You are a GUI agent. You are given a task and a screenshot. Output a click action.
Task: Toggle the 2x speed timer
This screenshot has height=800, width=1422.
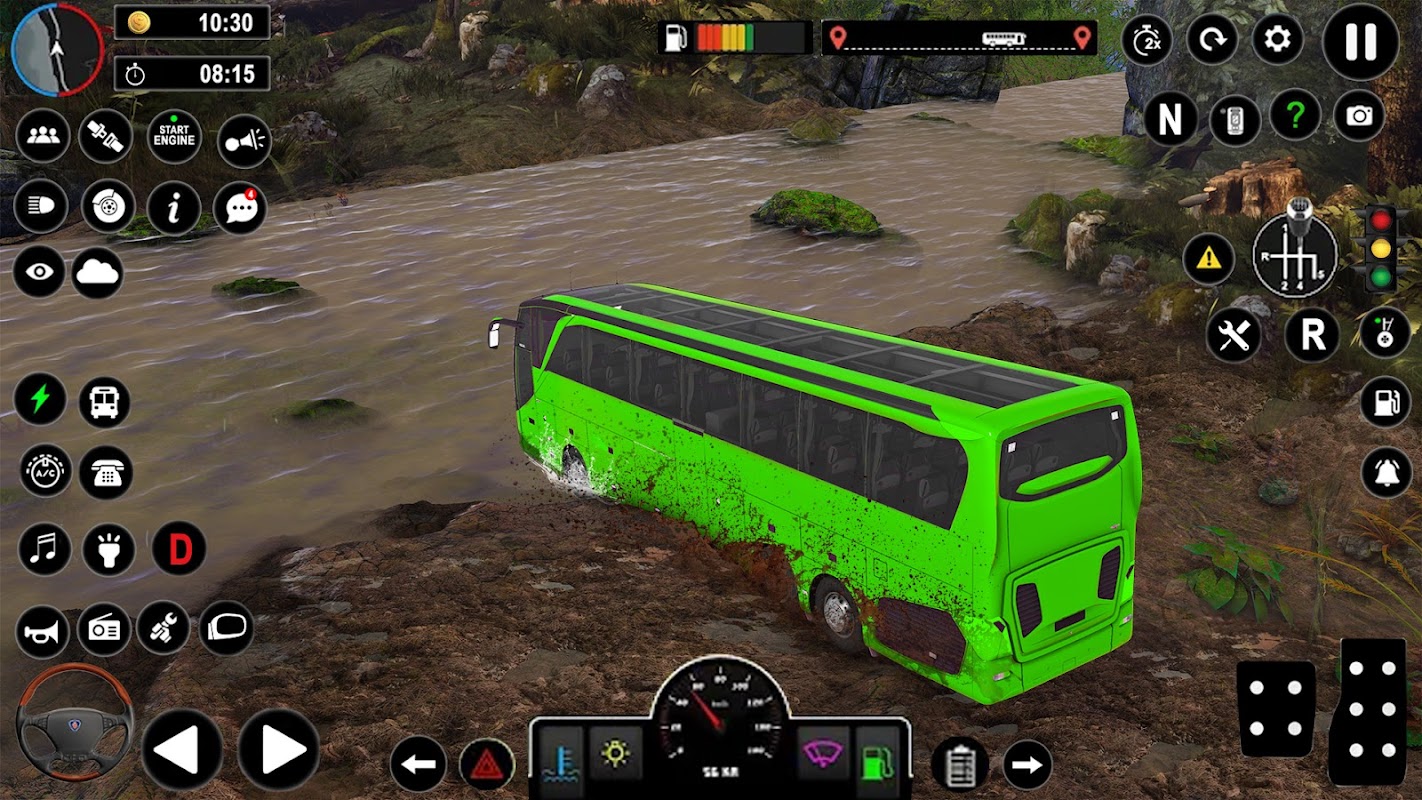[1146, 41]
